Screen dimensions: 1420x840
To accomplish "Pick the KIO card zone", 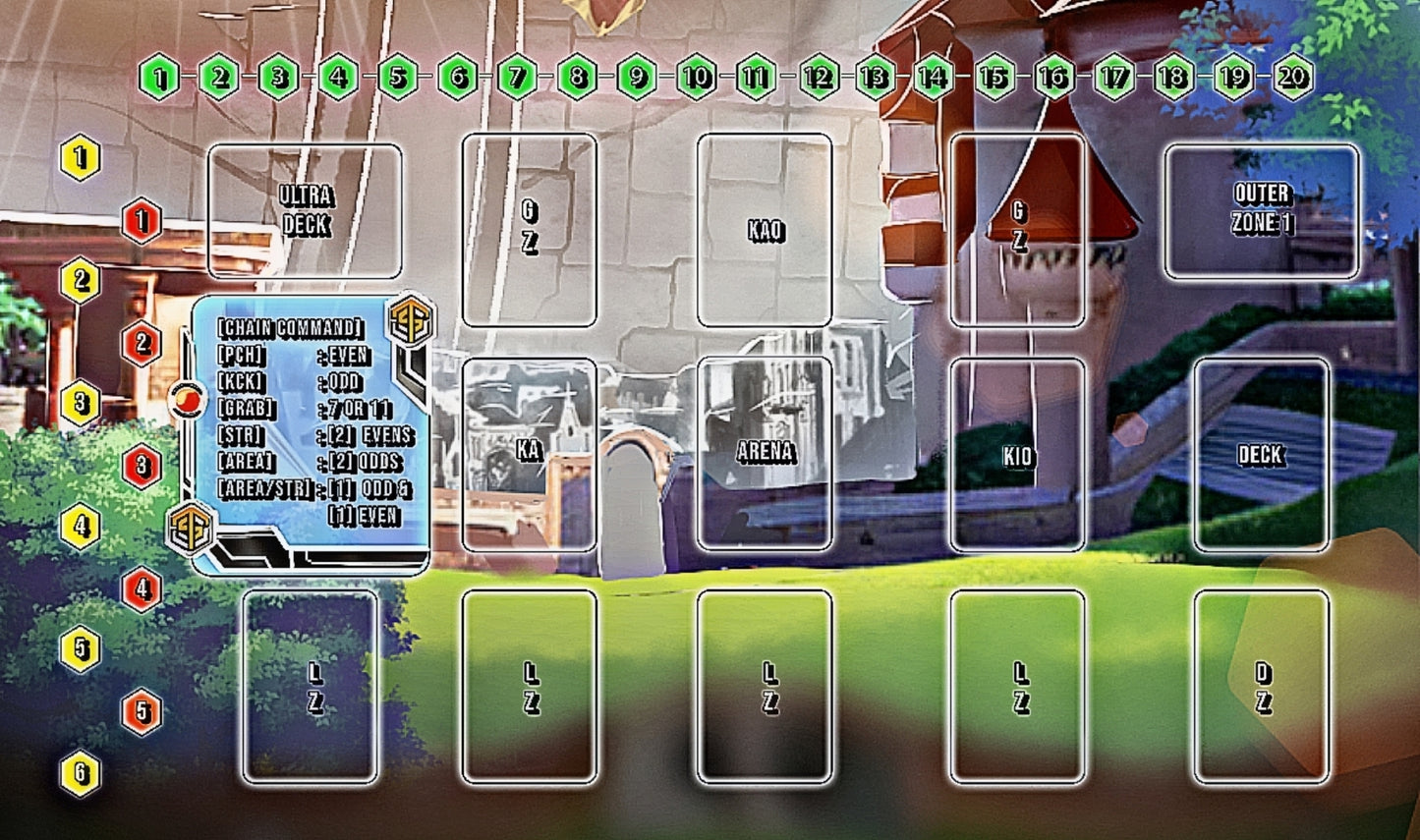I will (x=1017, y=454).
